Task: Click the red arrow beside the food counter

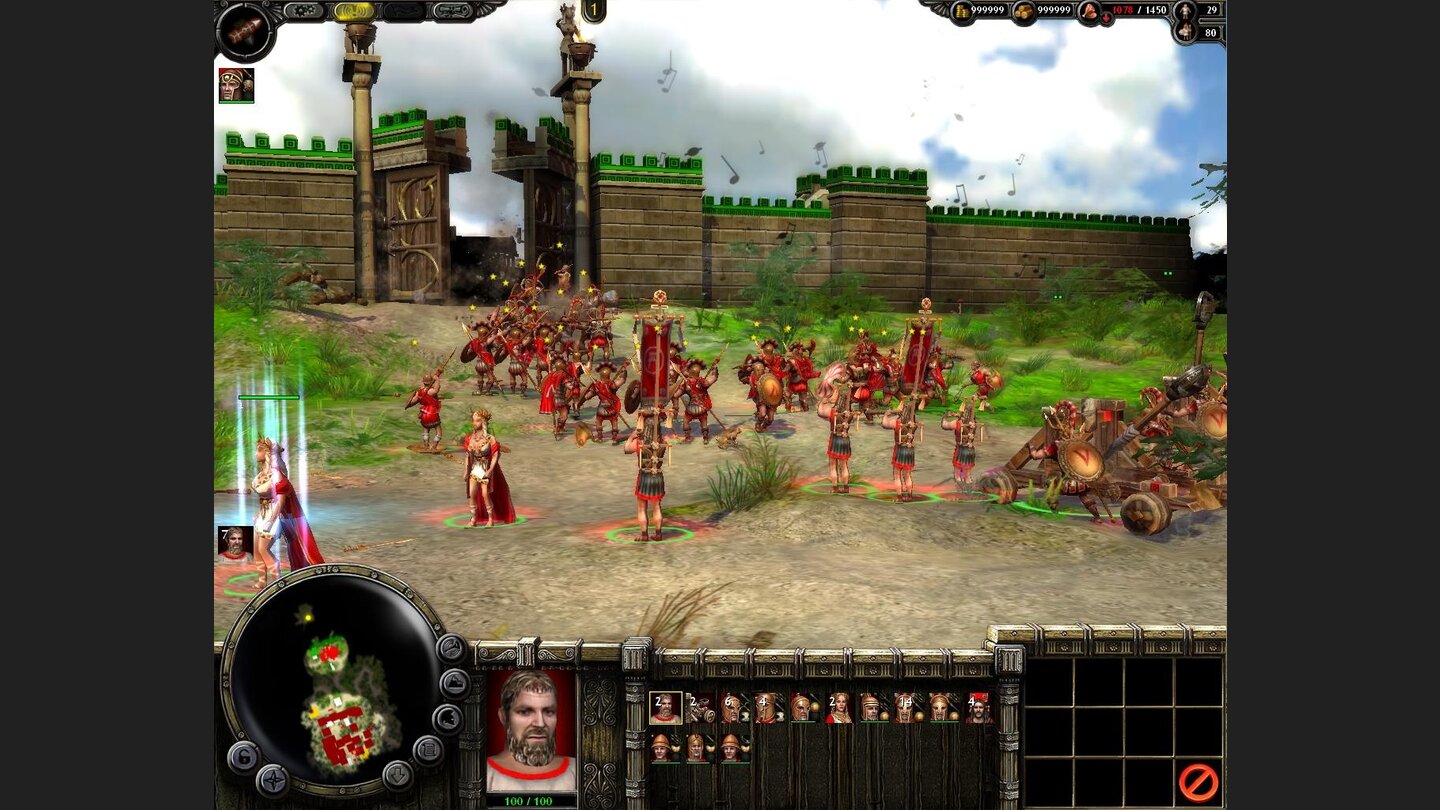Action: coord(1106,17)
